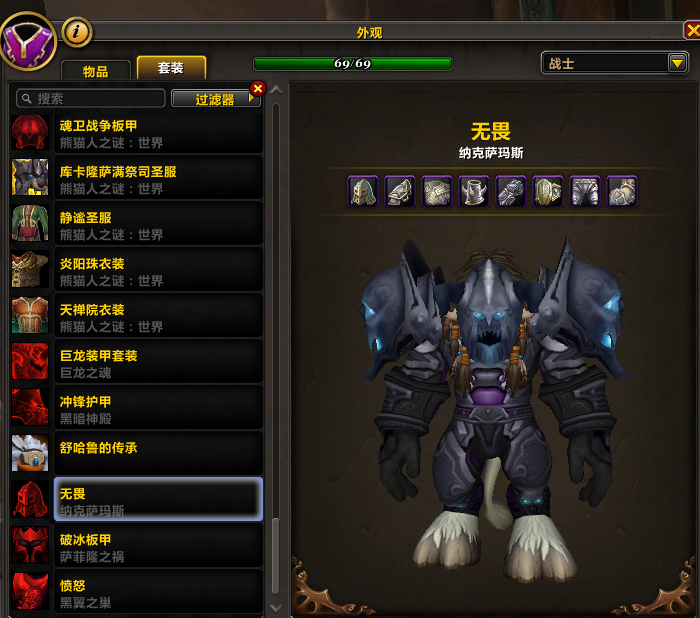The height and width of the screenshot is (618, 700).
Task: Choose the 库卡隆萨满祭司圣服 set
Action: point(137,179)
